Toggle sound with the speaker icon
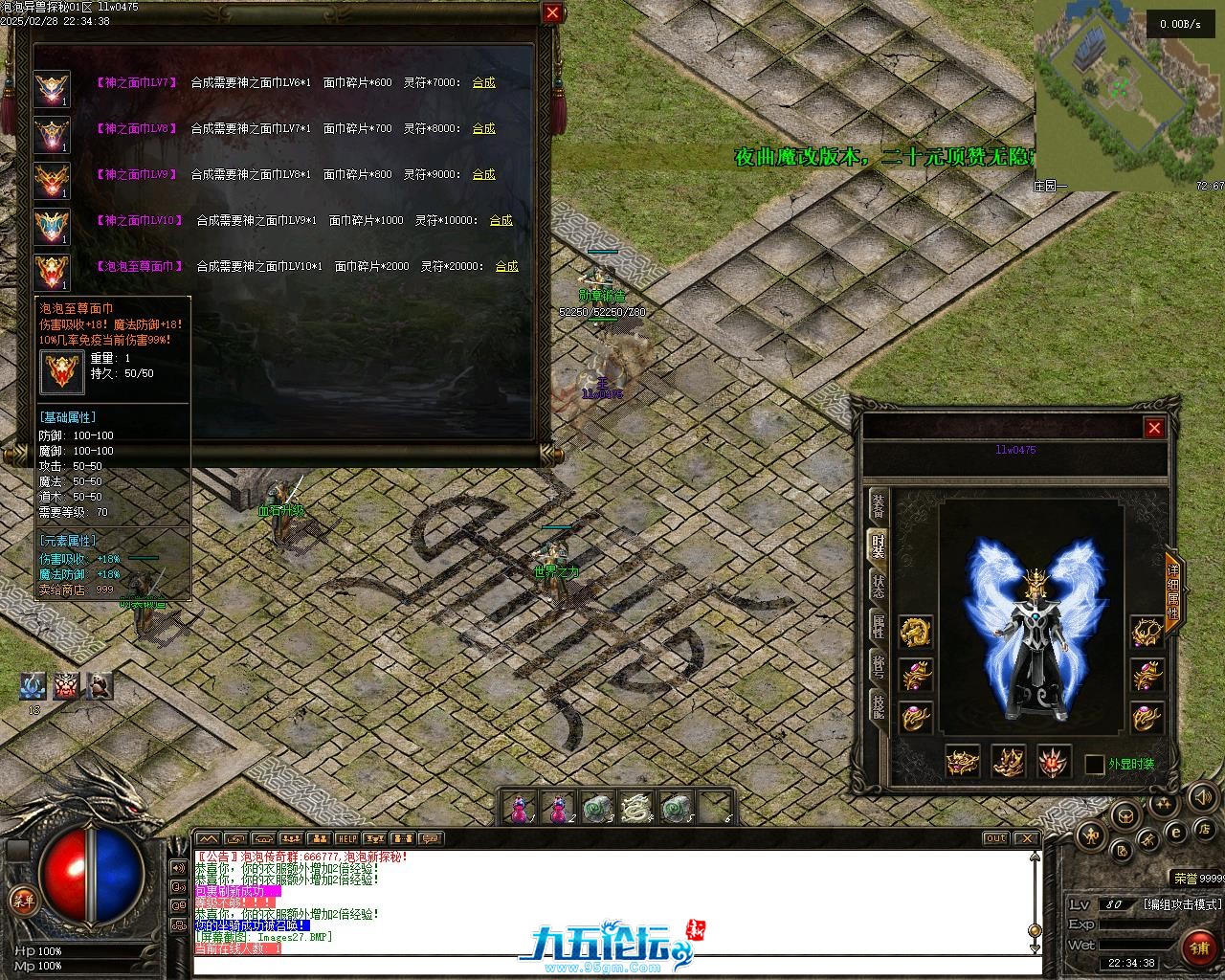Screen dimensions: 1225x980 point(1201,795)
